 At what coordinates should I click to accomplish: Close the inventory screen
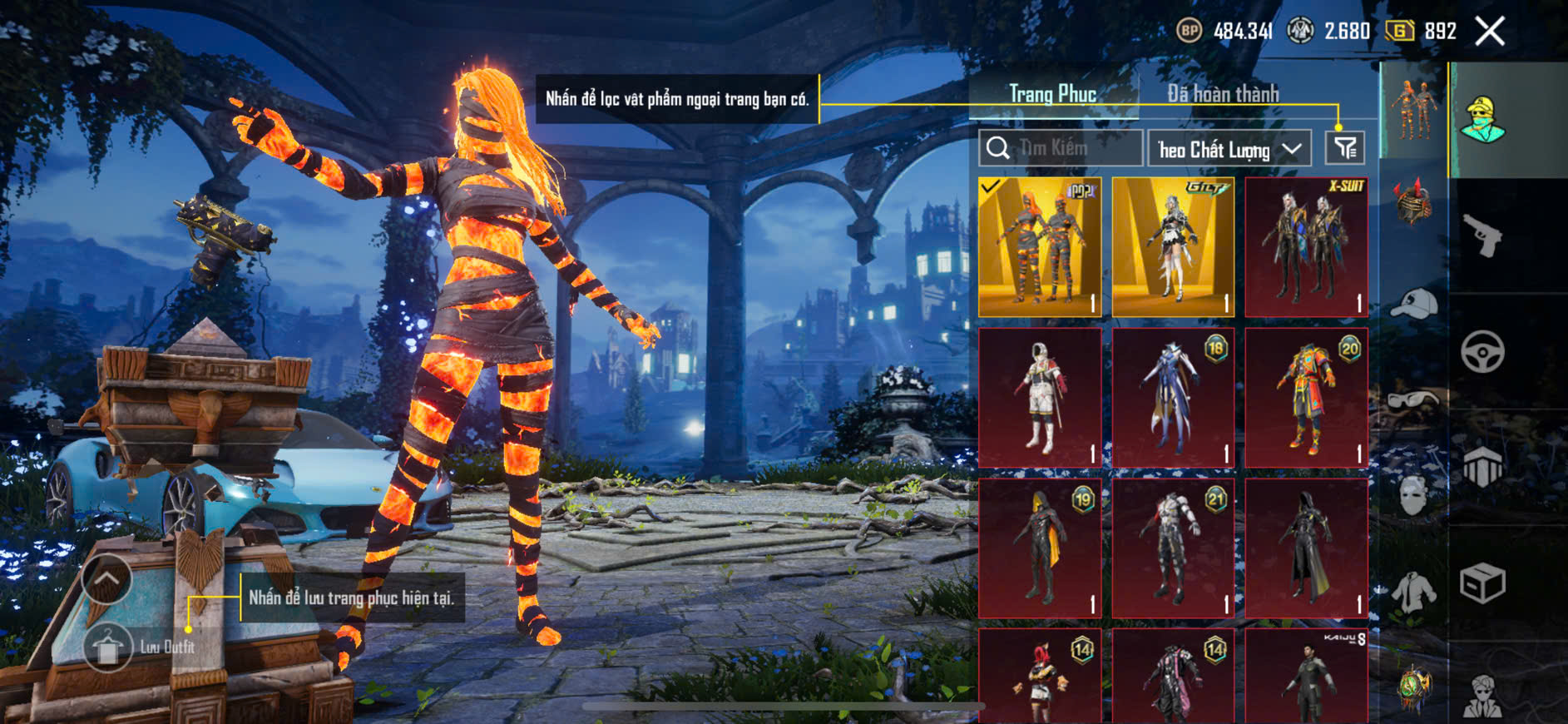click(1490, 32)
